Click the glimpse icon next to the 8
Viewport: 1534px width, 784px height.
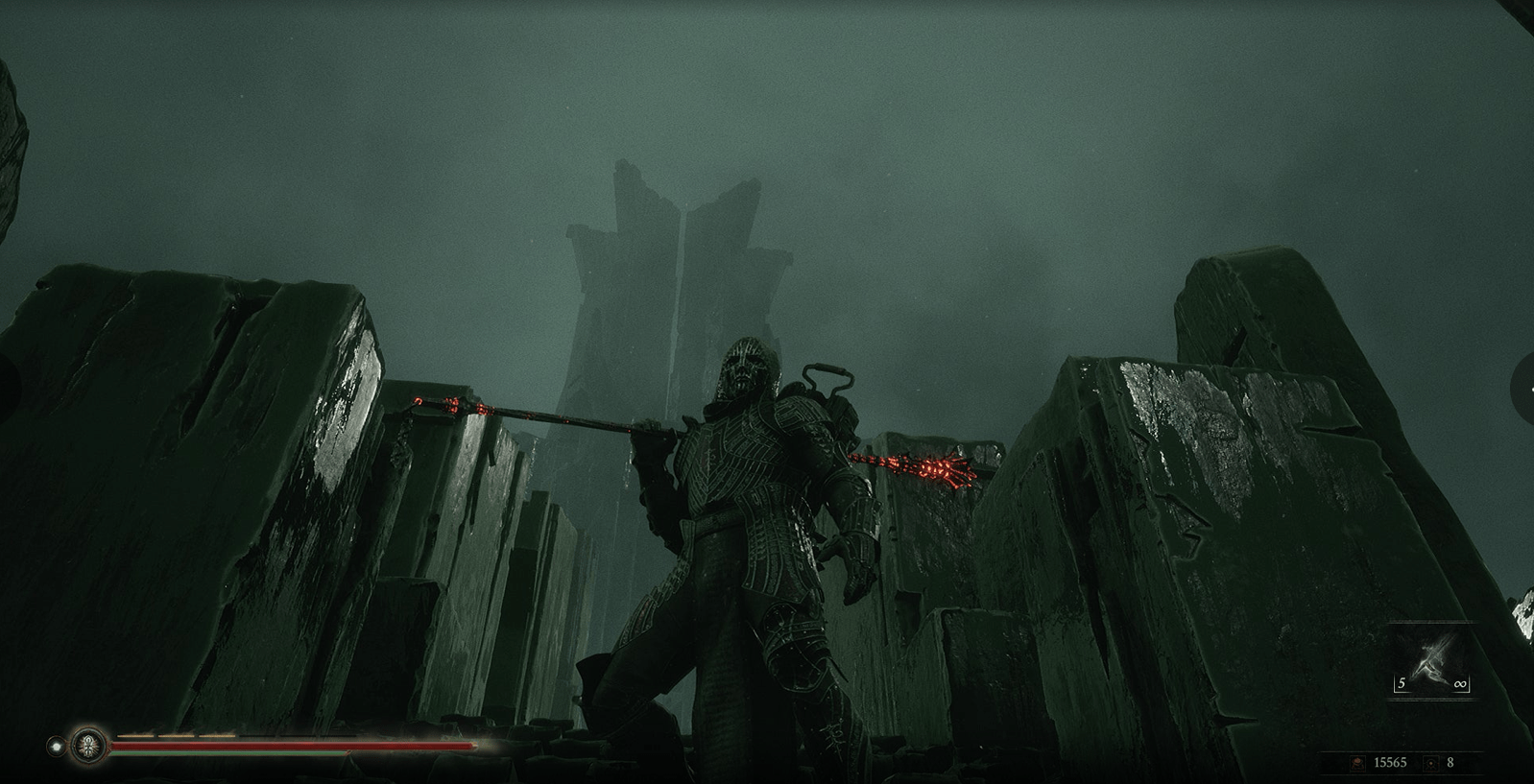[1431, 763]
